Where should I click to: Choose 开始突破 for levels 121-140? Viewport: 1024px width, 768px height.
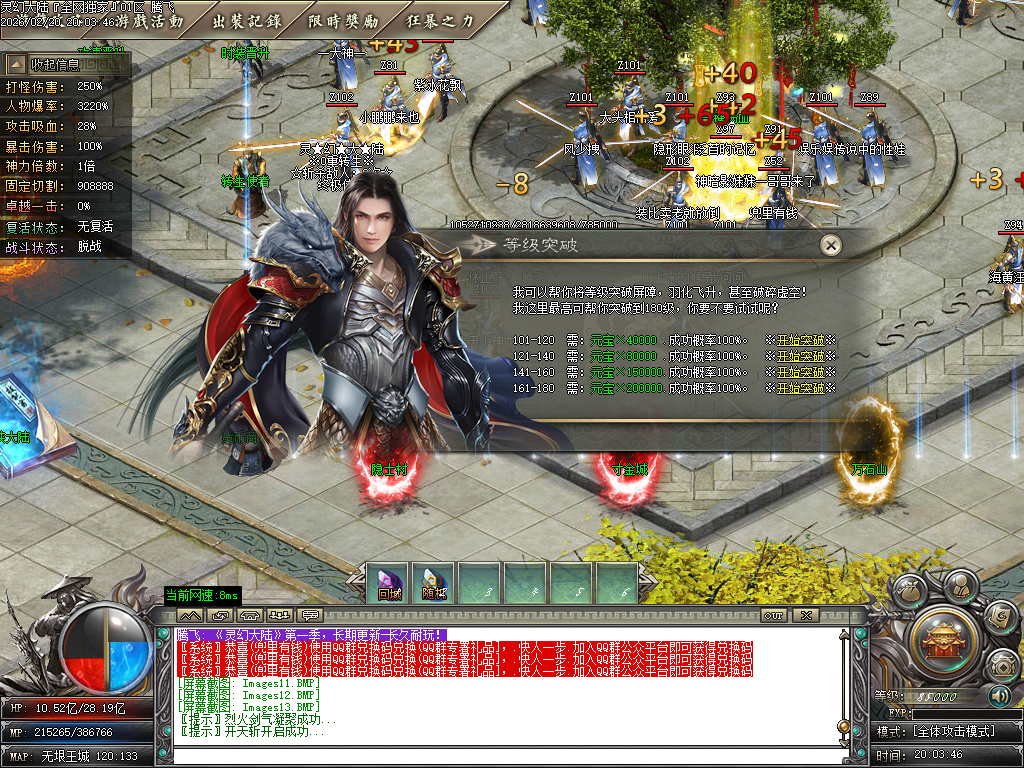tap(802, 356)
